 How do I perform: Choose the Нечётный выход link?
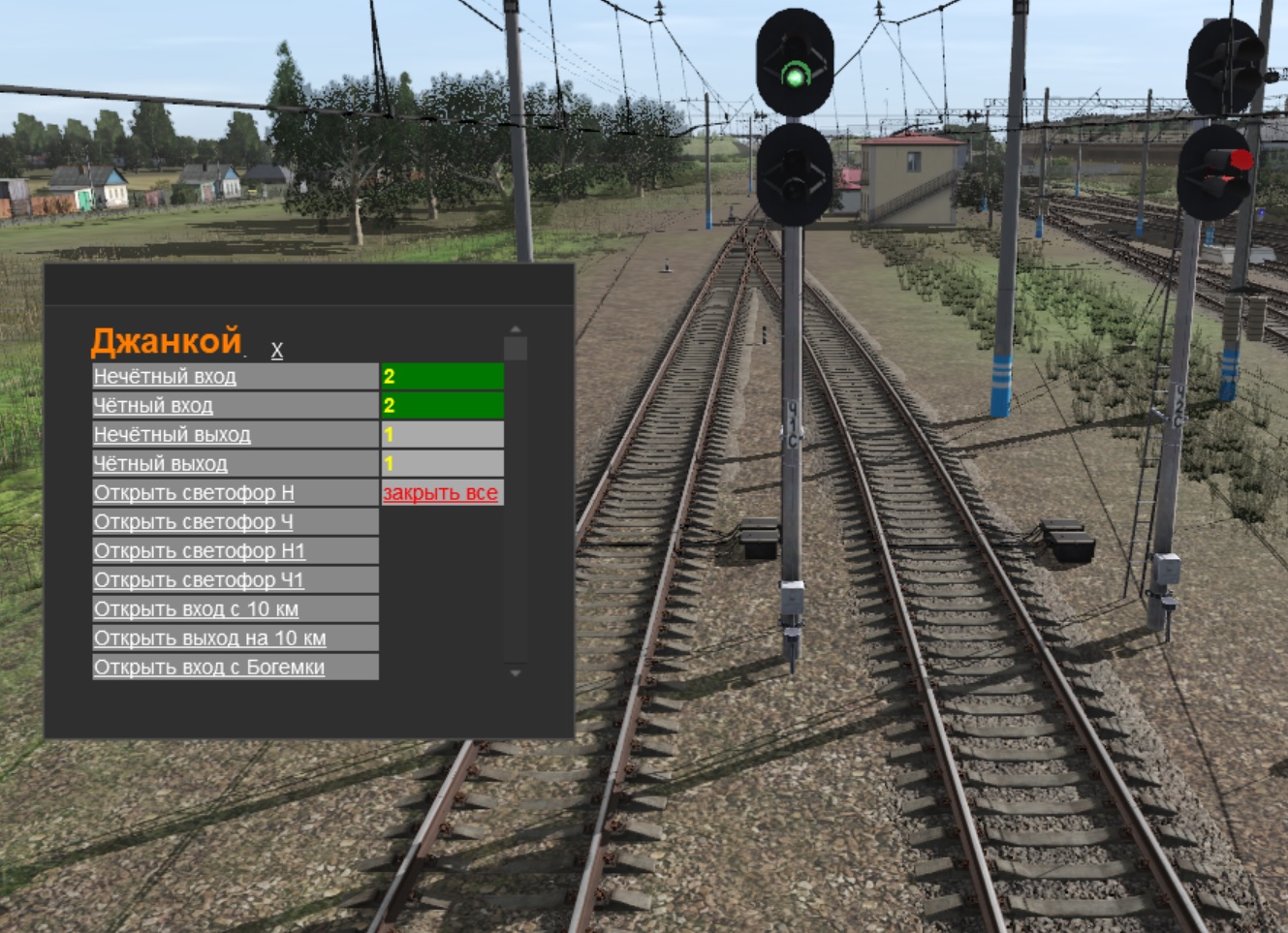pos(173,435)
